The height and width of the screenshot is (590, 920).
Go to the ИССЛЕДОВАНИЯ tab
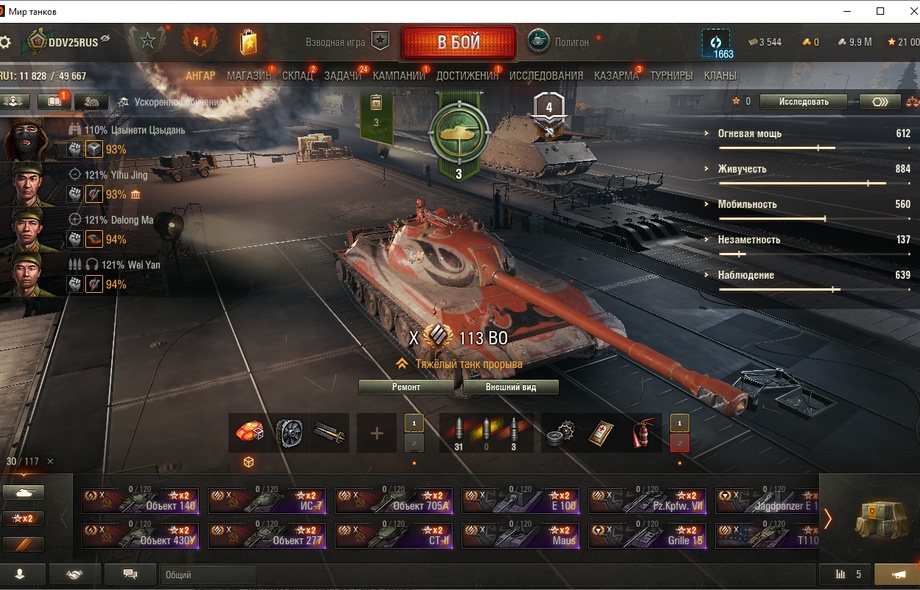tap(546, 75)
